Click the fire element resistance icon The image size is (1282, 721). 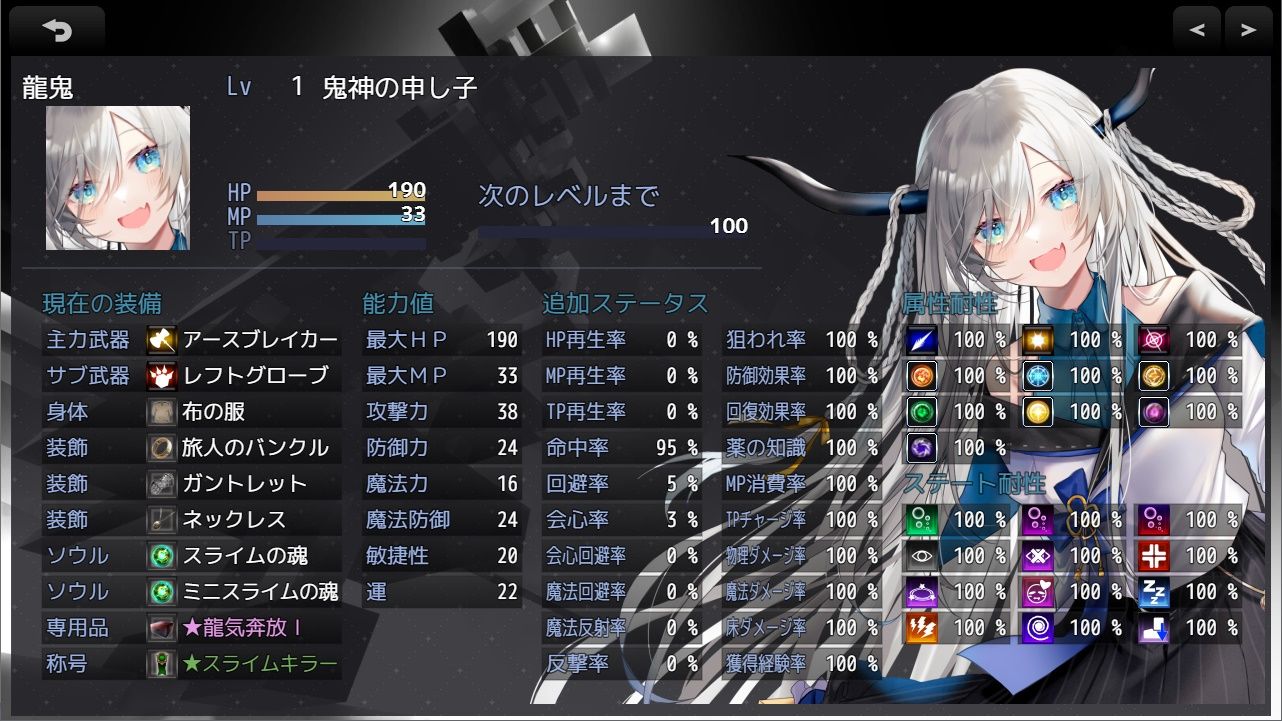click(923, 376)
